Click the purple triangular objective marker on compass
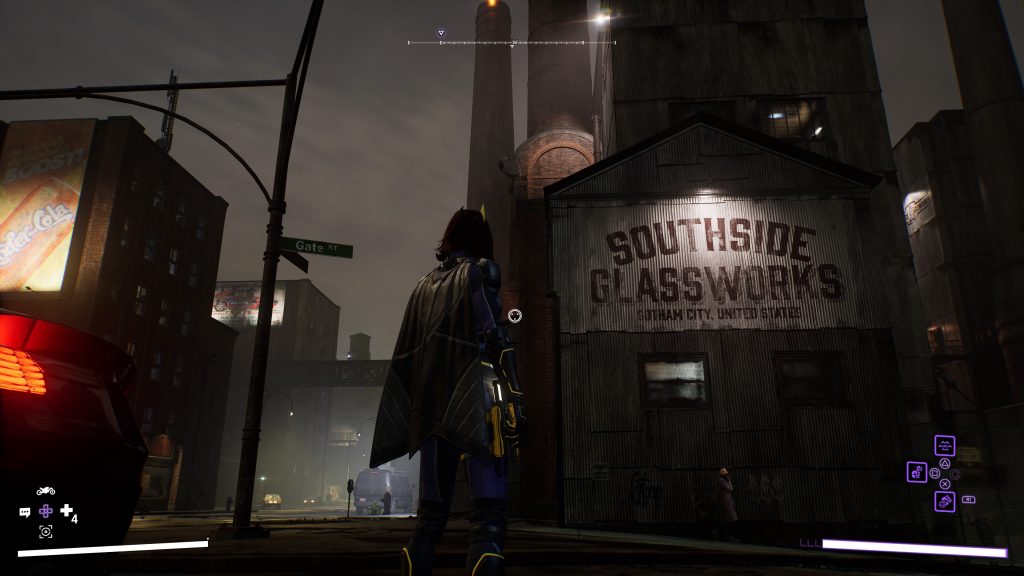1024x576 pixels. tap(441, 32)
